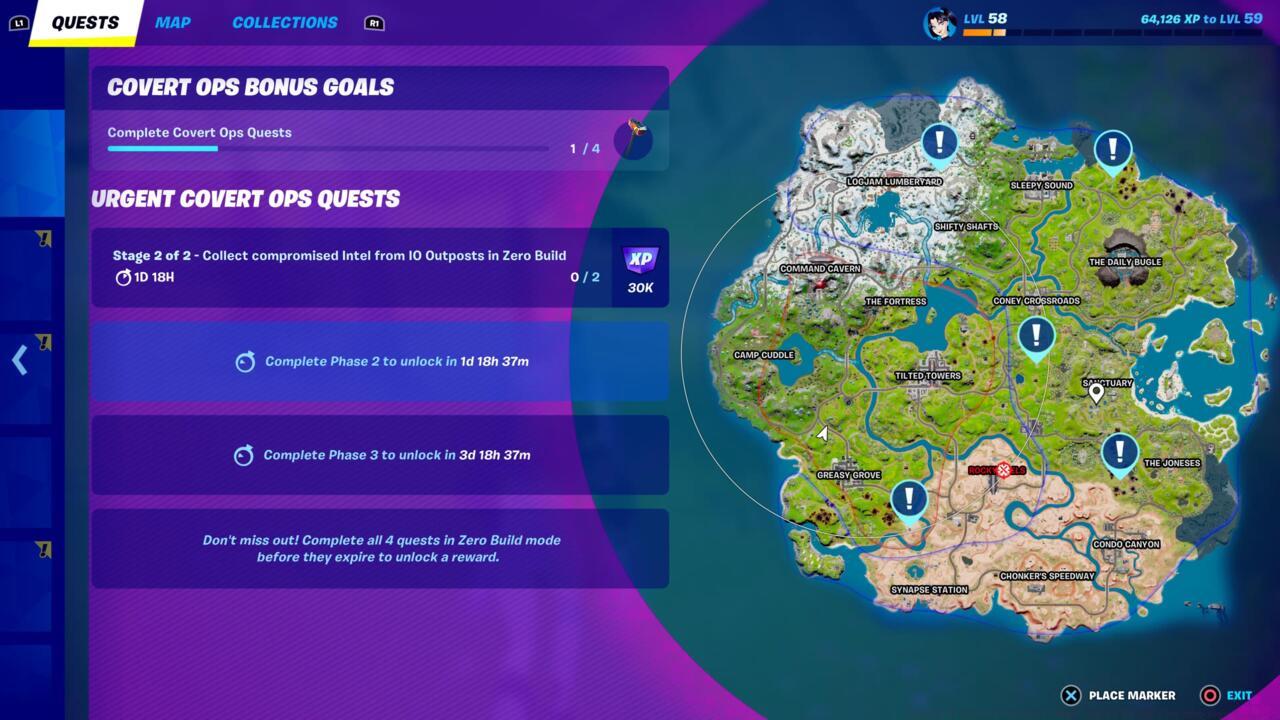Click the glider reward icon on bonus goals
Image resolution: width=1280 pixels, height=720 pixels.
coord(635,139)
